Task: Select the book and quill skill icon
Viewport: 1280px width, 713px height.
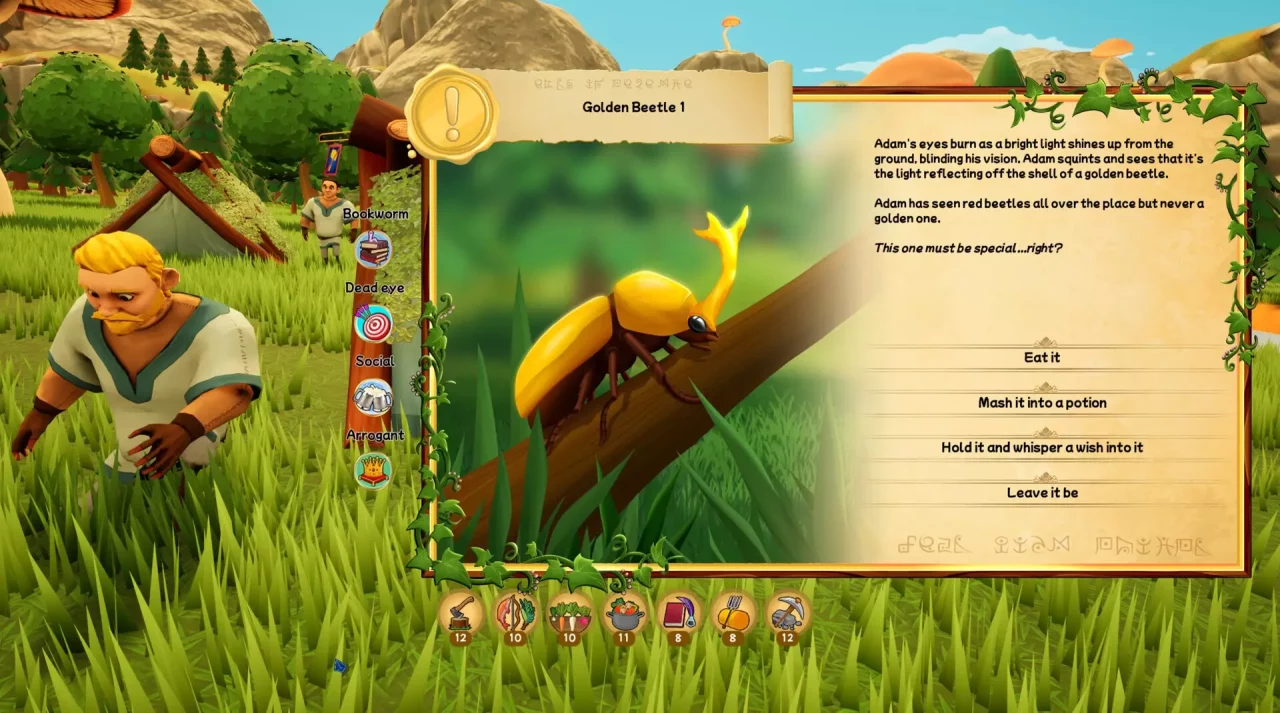Action: coord(678,612)
